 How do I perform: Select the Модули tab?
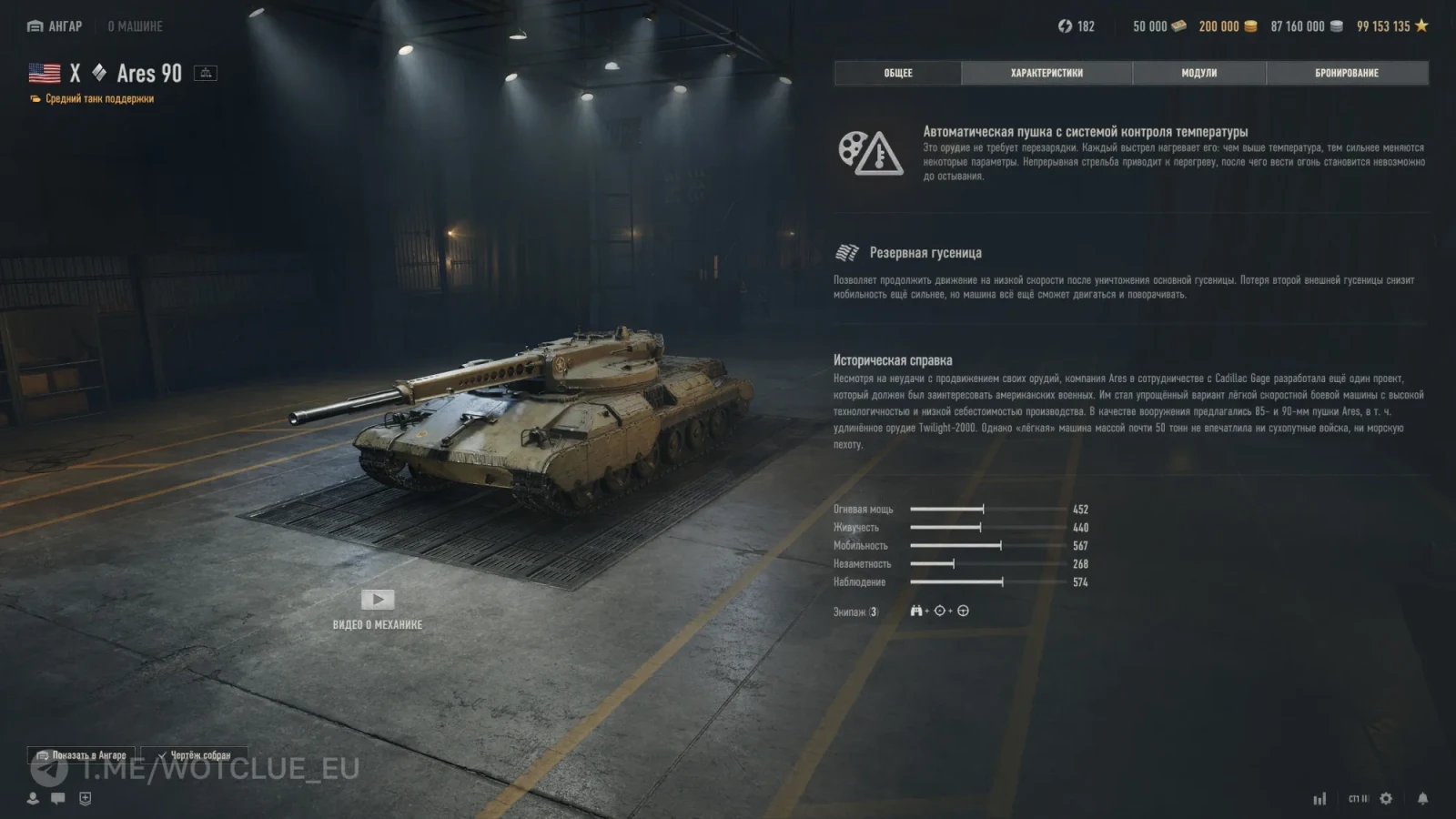click(x=1198, y=73)
